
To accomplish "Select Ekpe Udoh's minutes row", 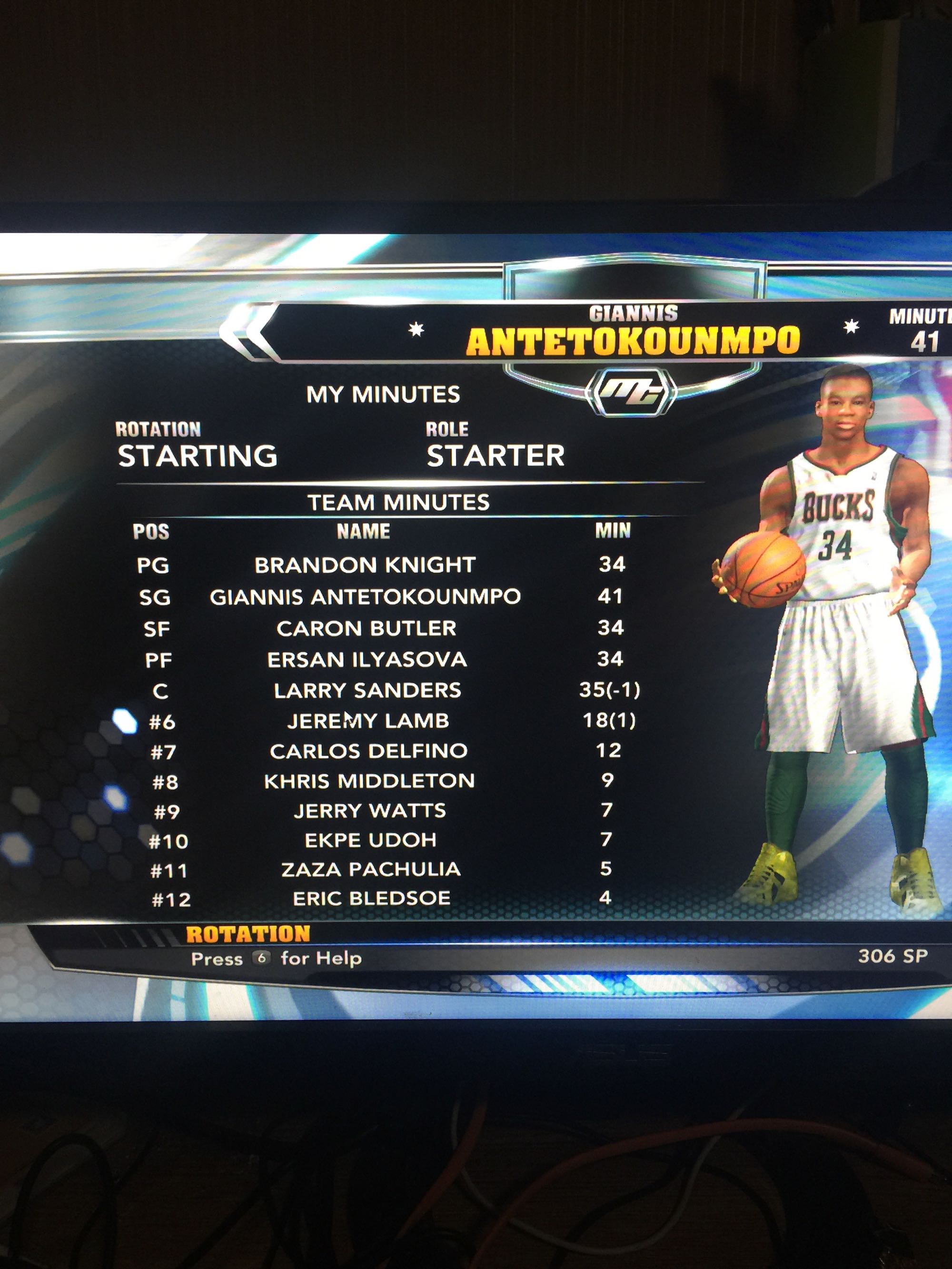I will [x=370, y=841].
